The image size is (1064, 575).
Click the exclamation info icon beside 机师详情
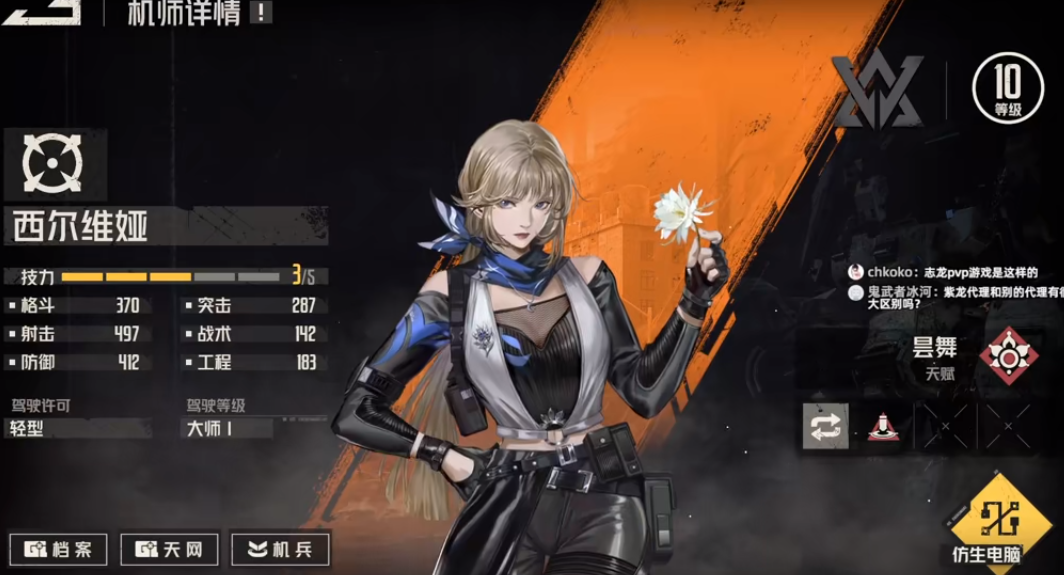(260, 13)
